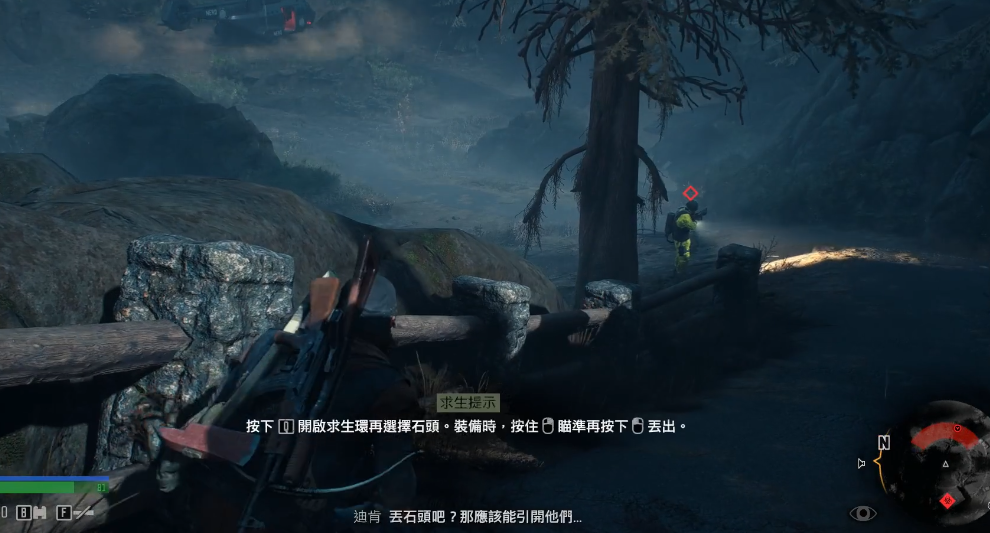990x533 pixels.
Task: Click the white player arrow on minimap
Action: coord(945,464)
